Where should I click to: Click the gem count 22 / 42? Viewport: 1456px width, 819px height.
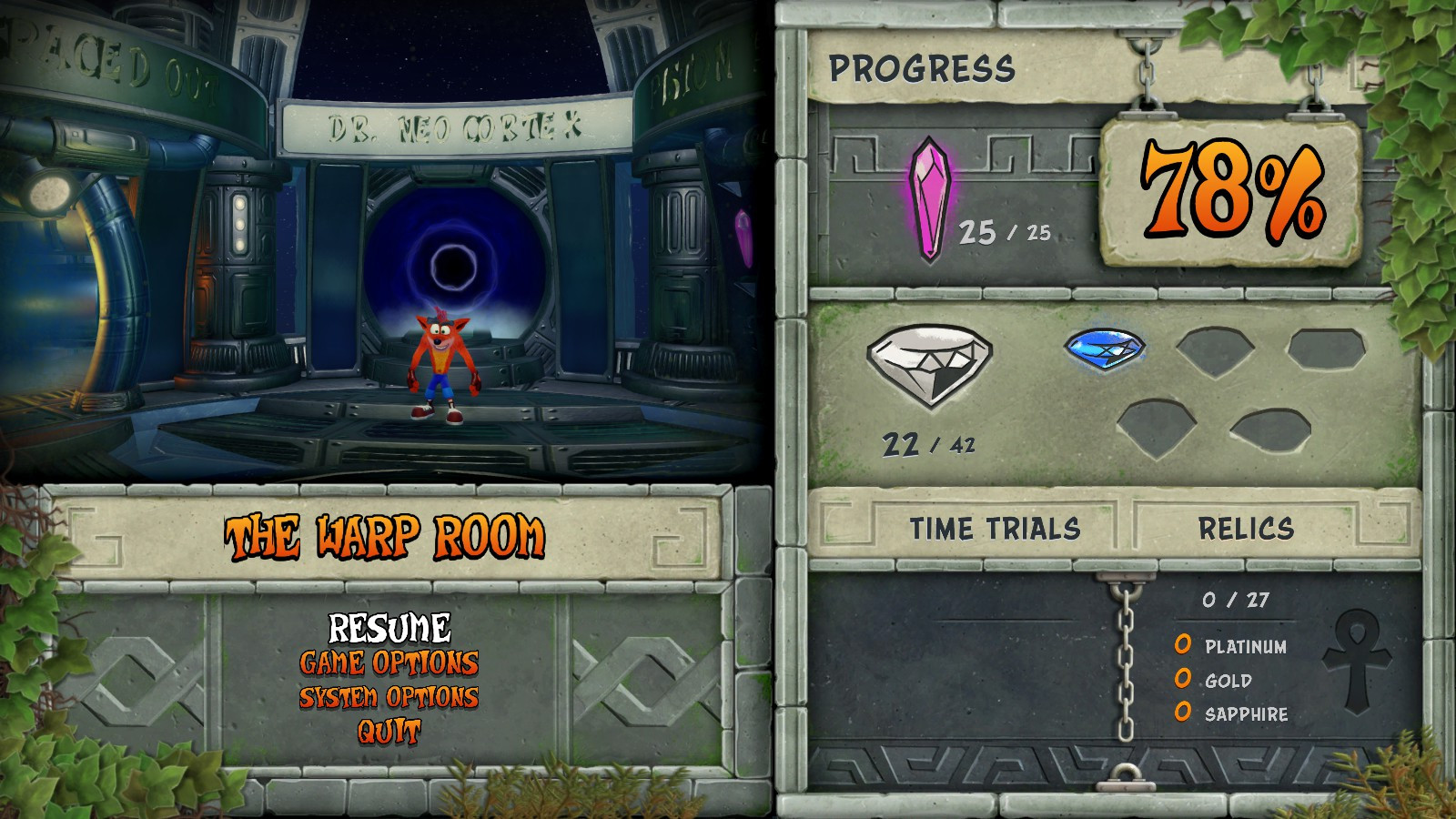927,446
